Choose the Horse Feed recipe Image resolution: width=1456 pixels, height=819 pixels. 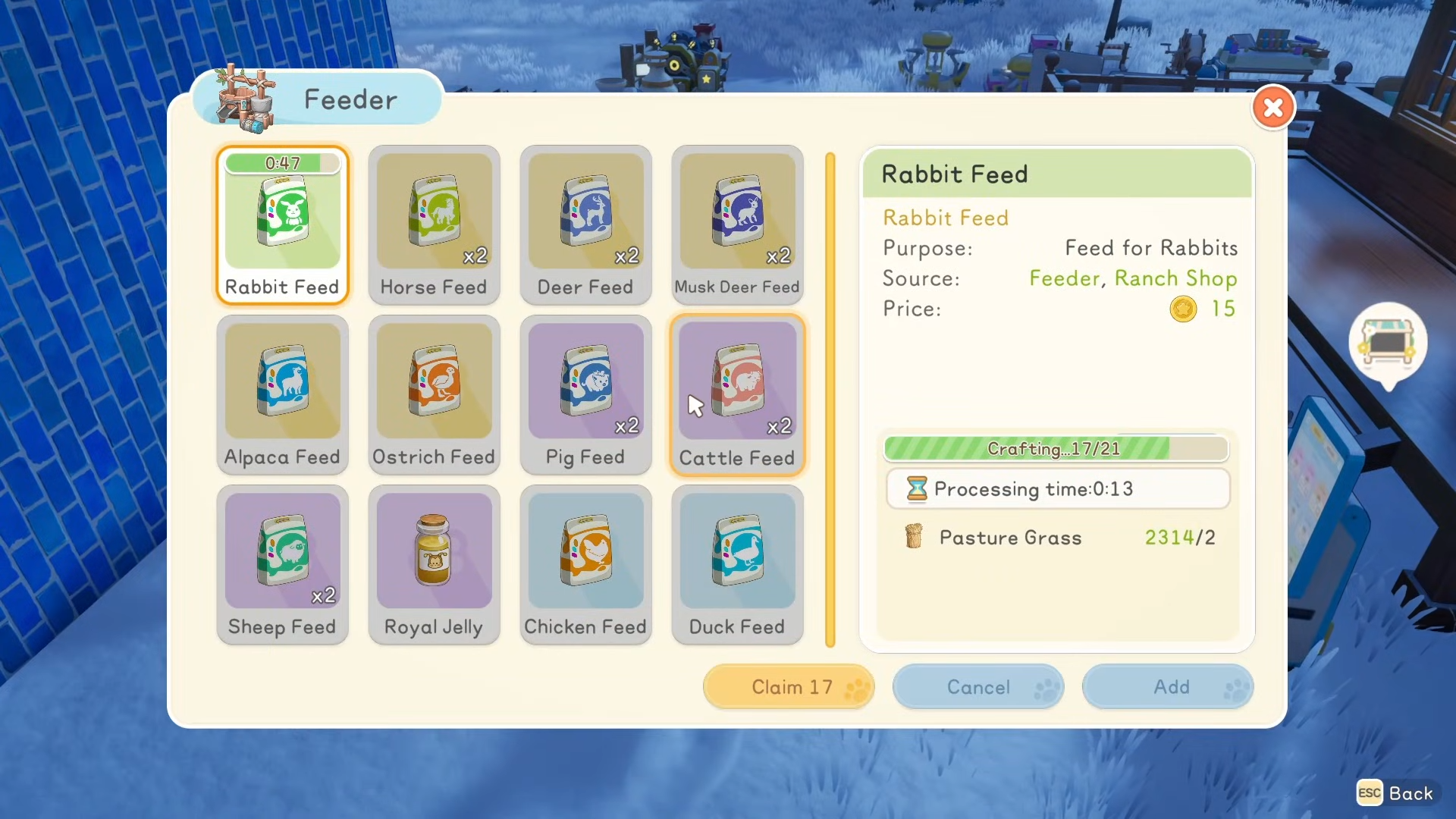pos(434,224)
